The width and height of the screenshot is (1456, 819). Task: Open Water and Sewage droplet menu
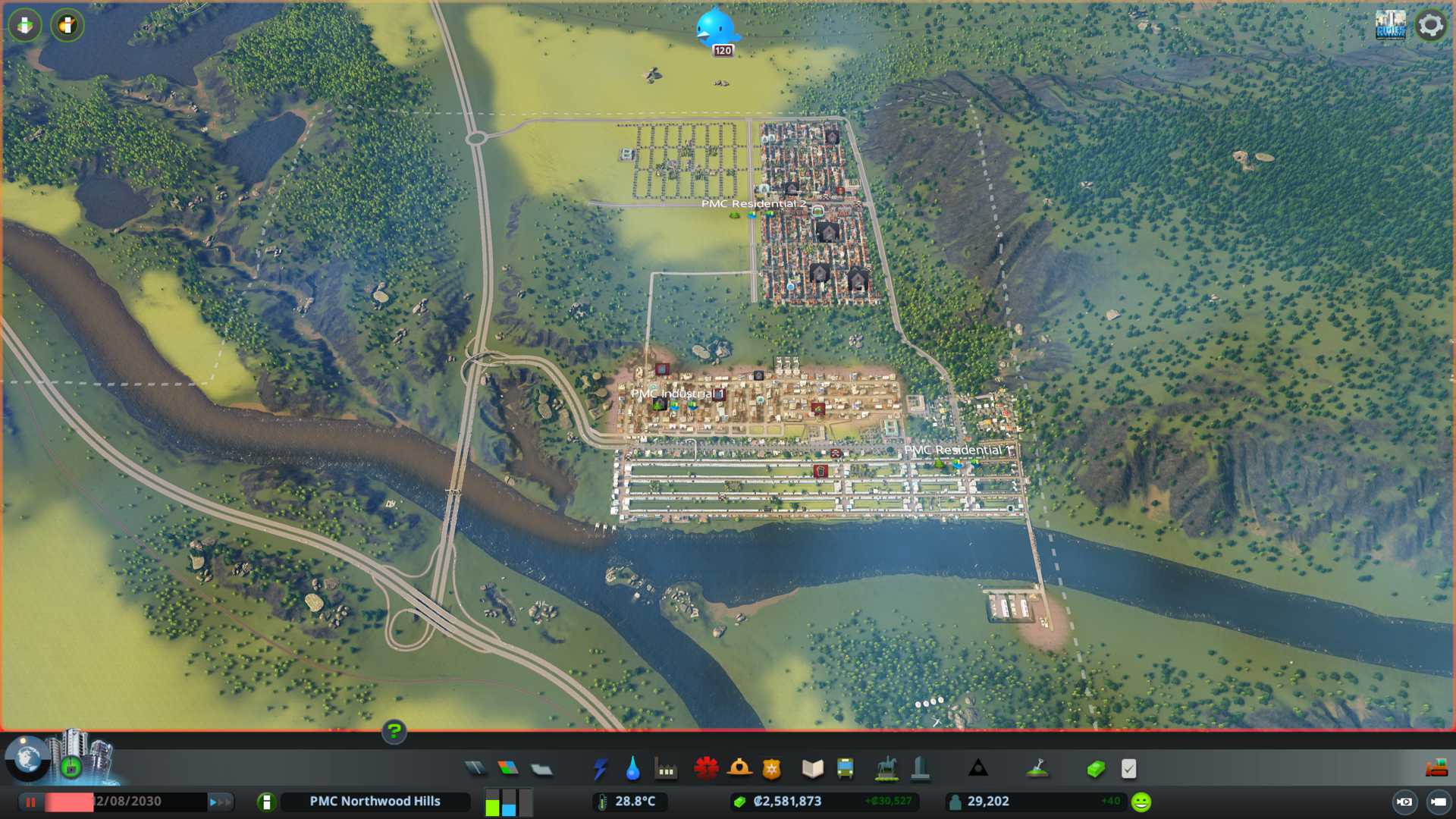[632, 769]
